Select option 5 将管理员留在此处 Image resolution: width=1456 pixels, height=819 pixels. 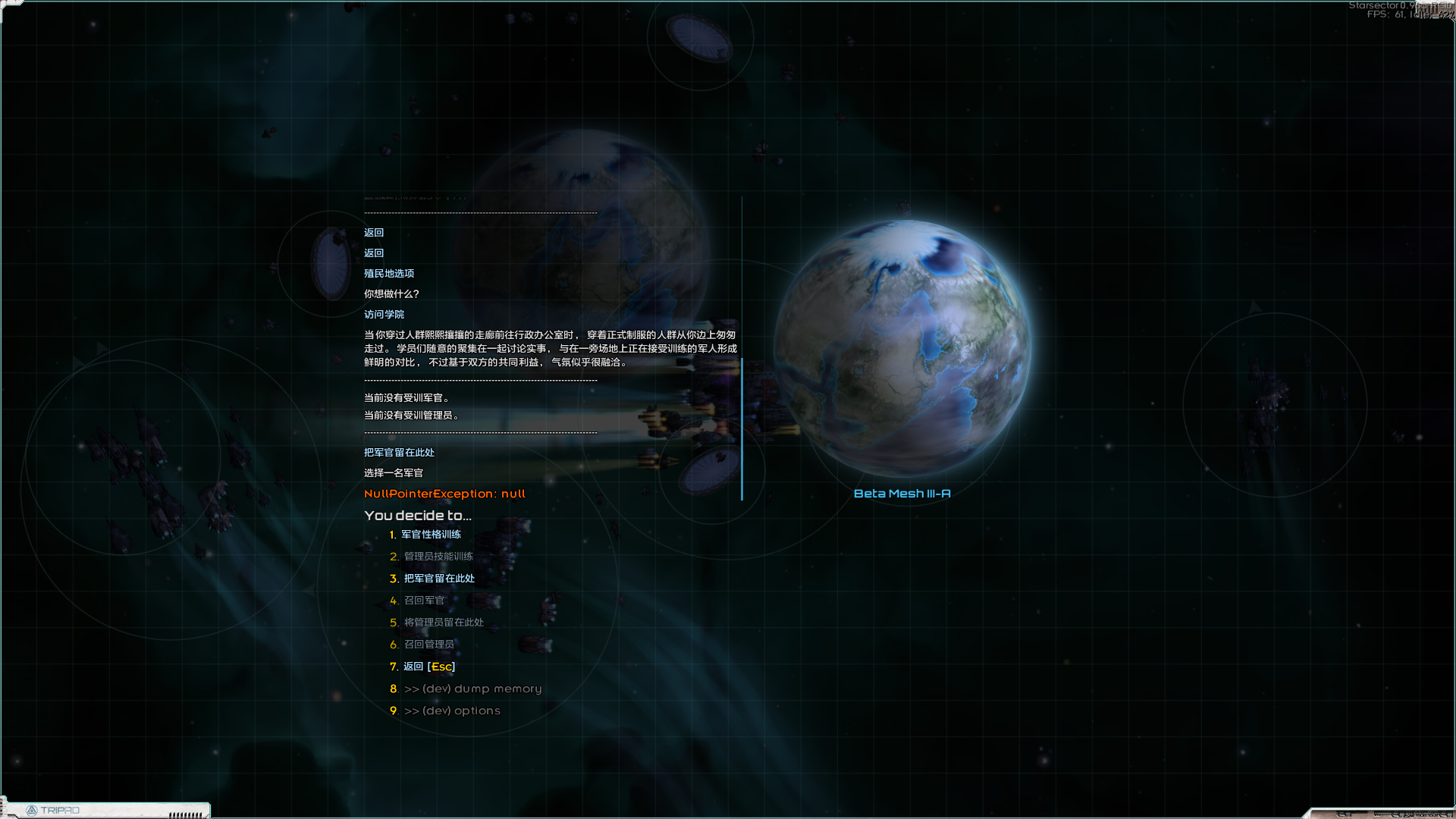443,622
